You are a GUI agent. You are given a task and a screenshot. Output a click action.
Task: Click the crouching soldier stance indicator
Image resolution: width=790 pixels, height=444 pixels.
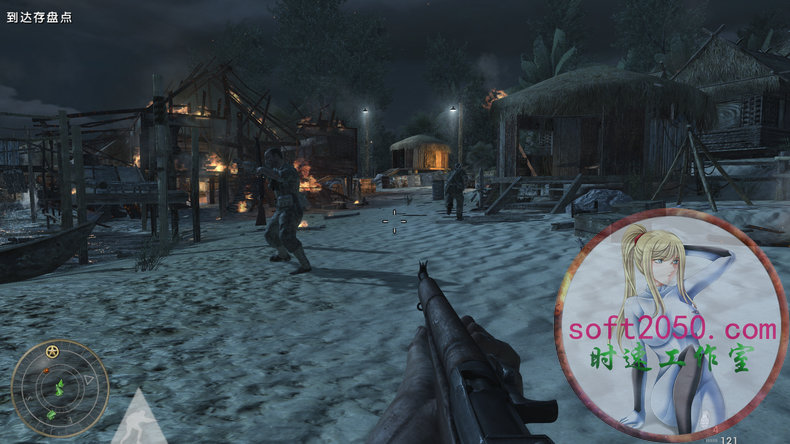pyautogui.click(x=138, y=420)
